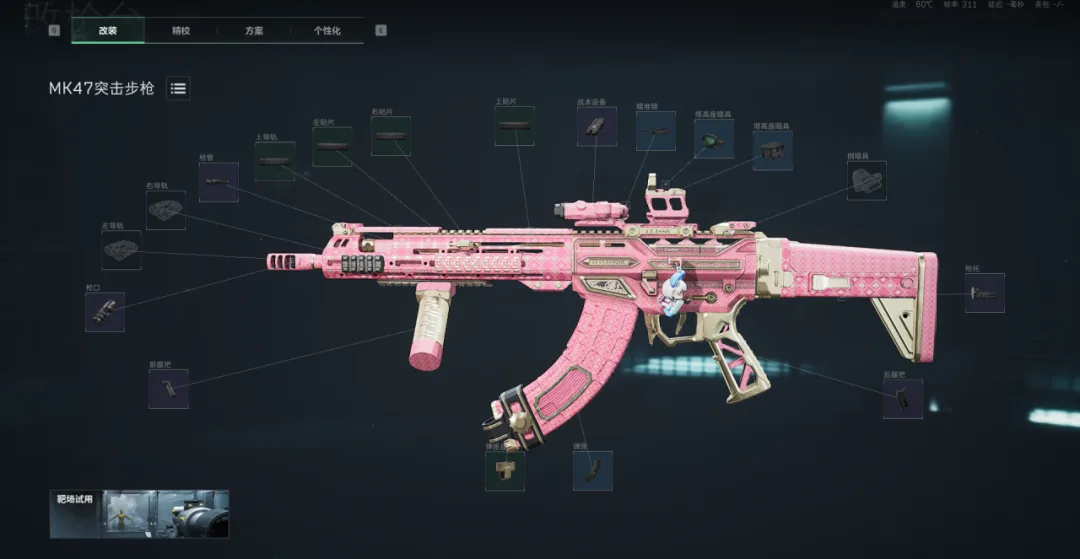
Task: Choose the 瞄准镜 optic slot
Action: (655, 131)
